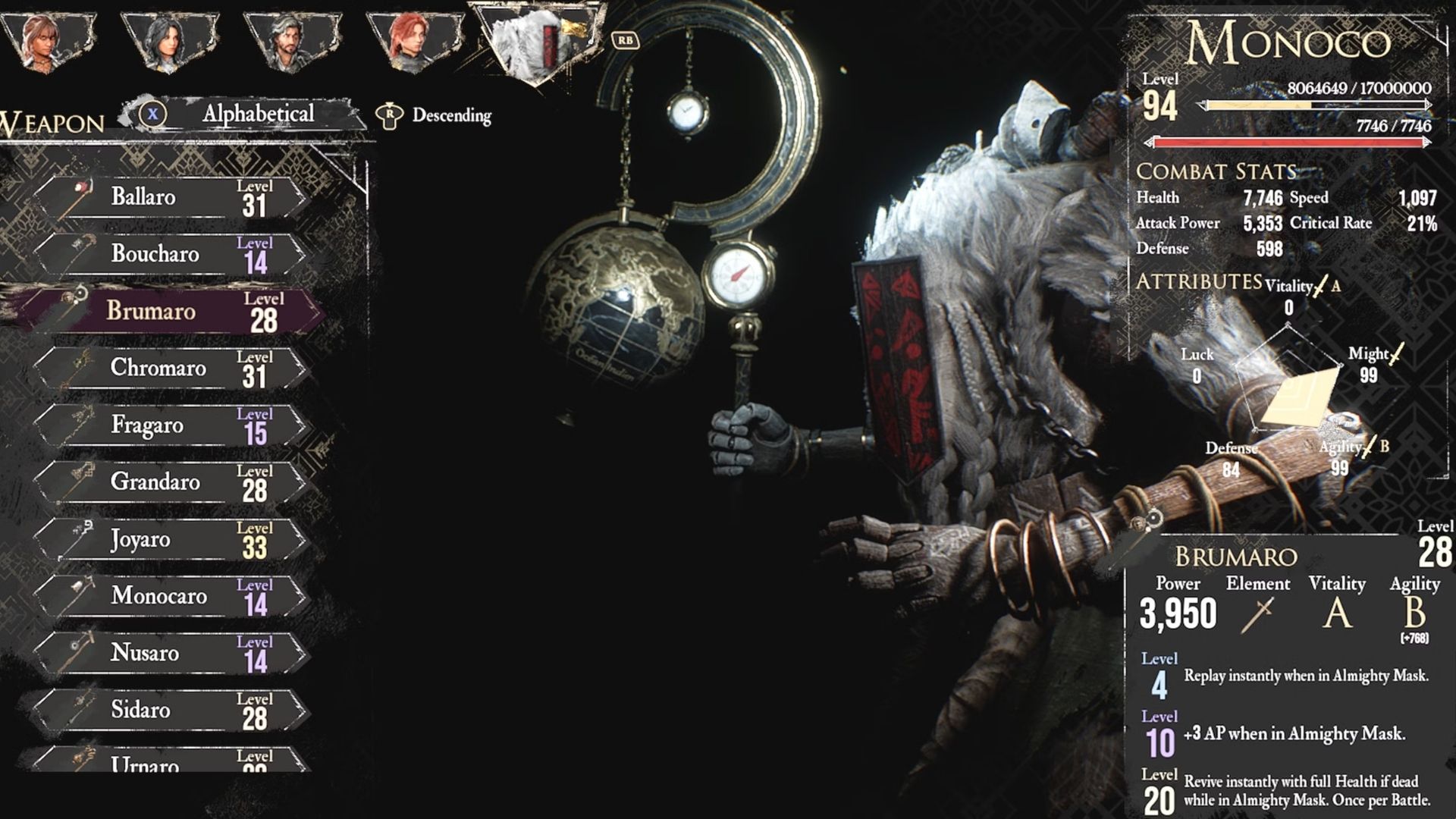
Task: Select the Ballaro weapon
Action: click(171, 197)
